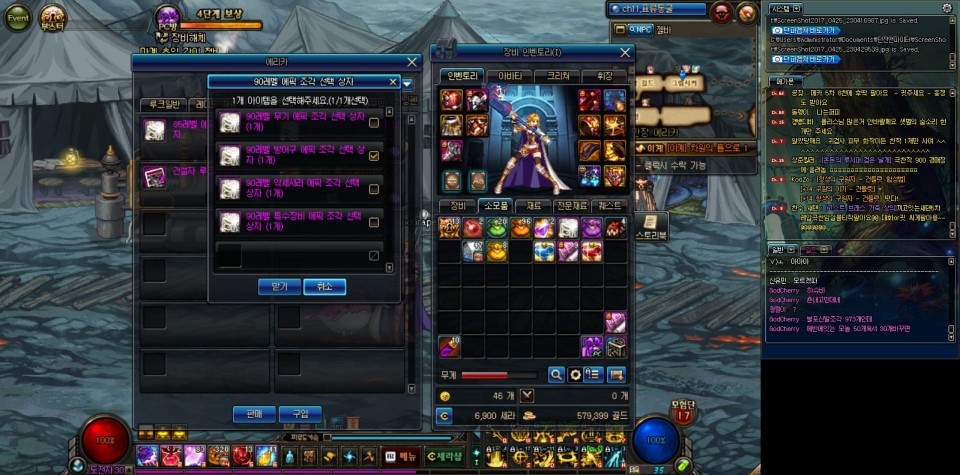Confirm selection with the 받기 button

pos(279,287)
